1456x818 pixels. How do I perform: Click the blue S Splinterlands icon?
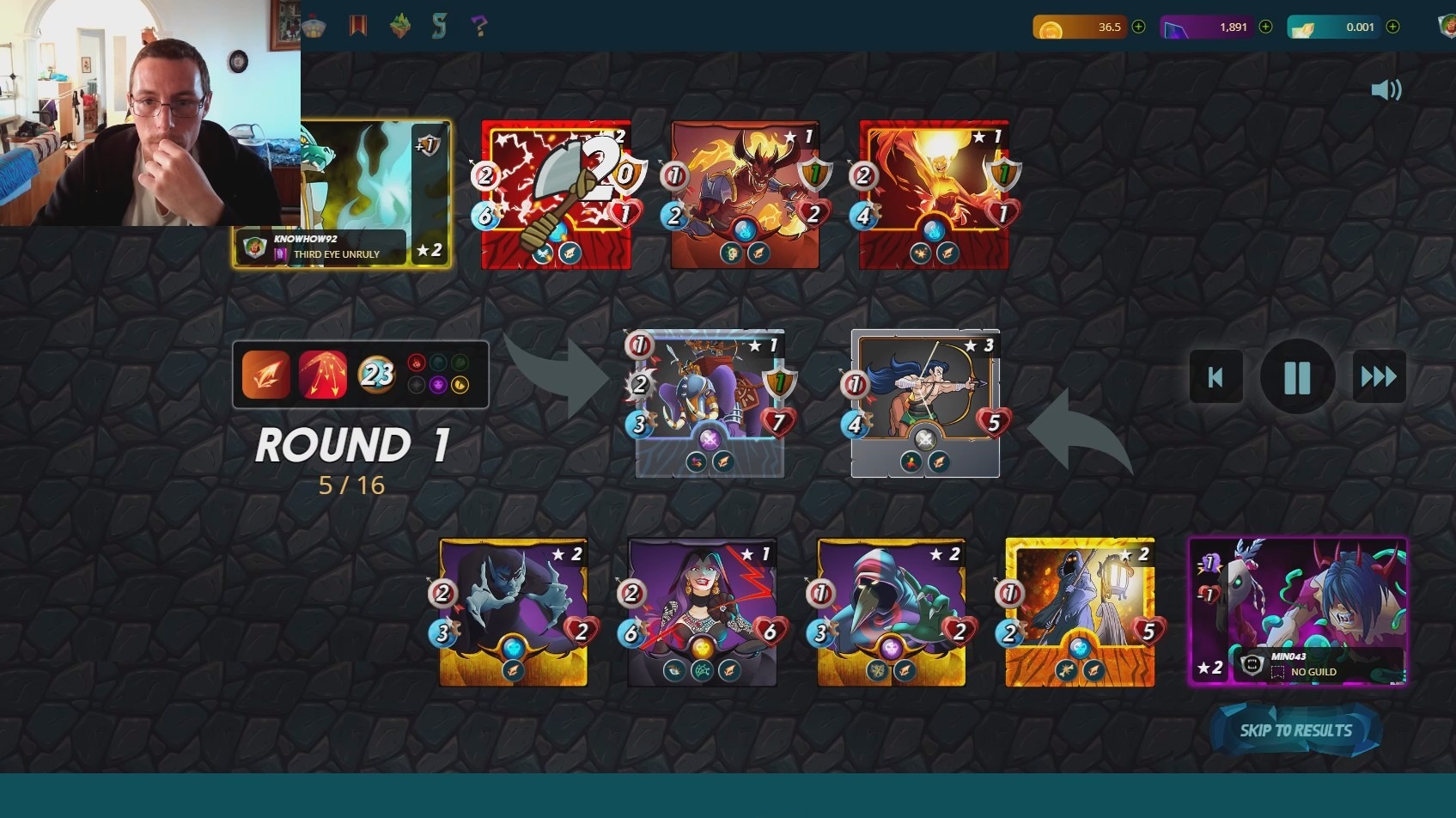click(x=440, y=26)
